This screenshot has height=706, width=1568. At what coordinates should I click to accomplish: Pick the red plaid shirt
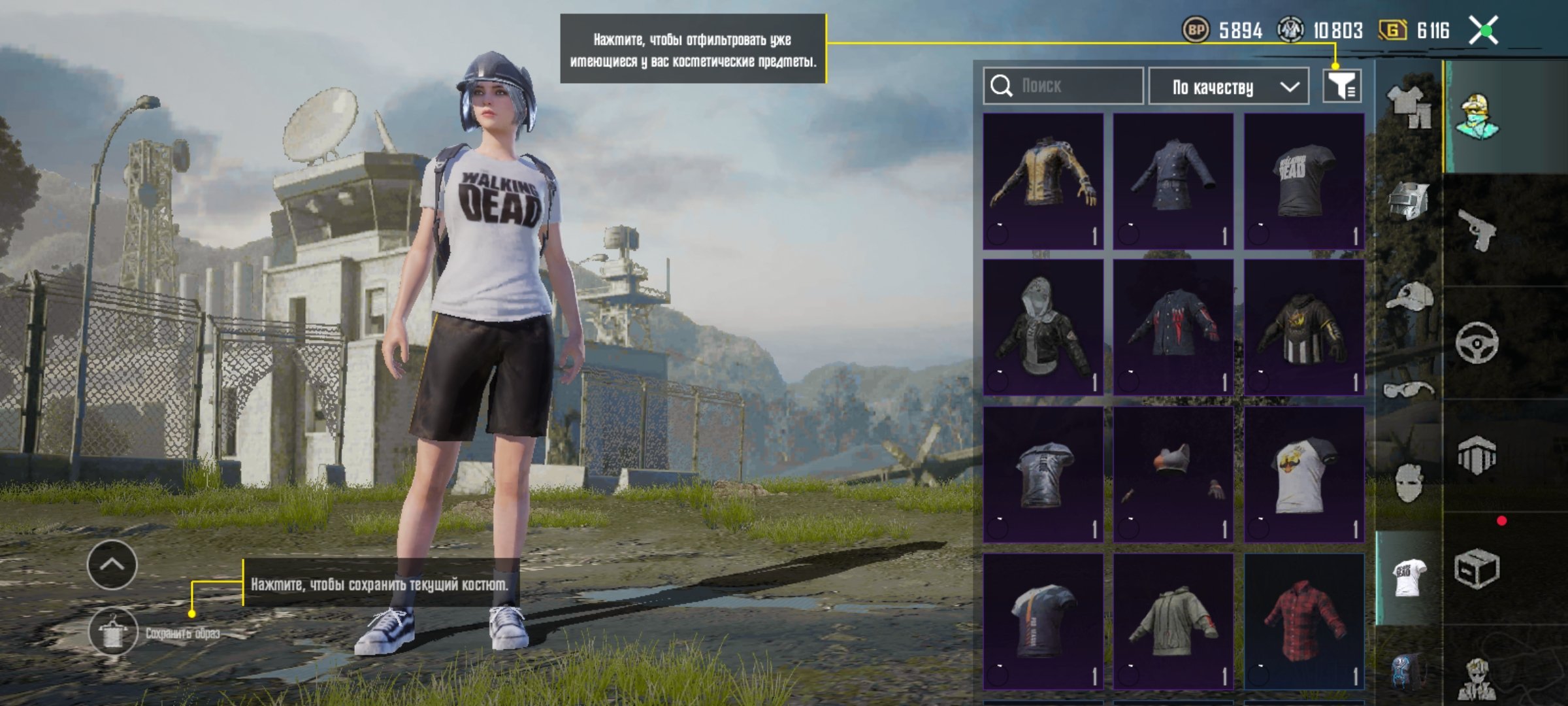pyautogui.click(x=1303, y=621)
